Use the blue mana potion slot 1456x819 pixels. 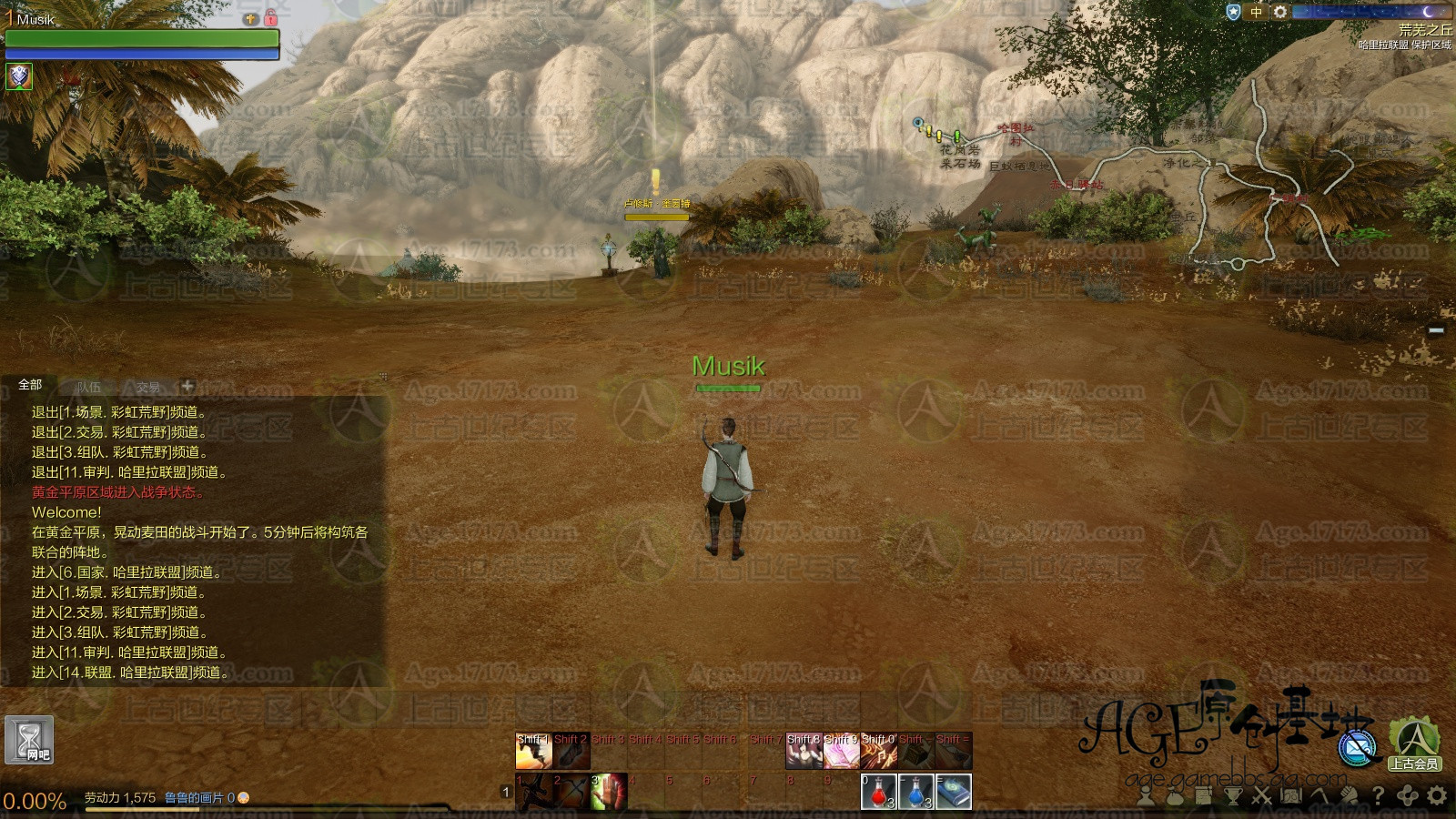click(x=916, y=792)
